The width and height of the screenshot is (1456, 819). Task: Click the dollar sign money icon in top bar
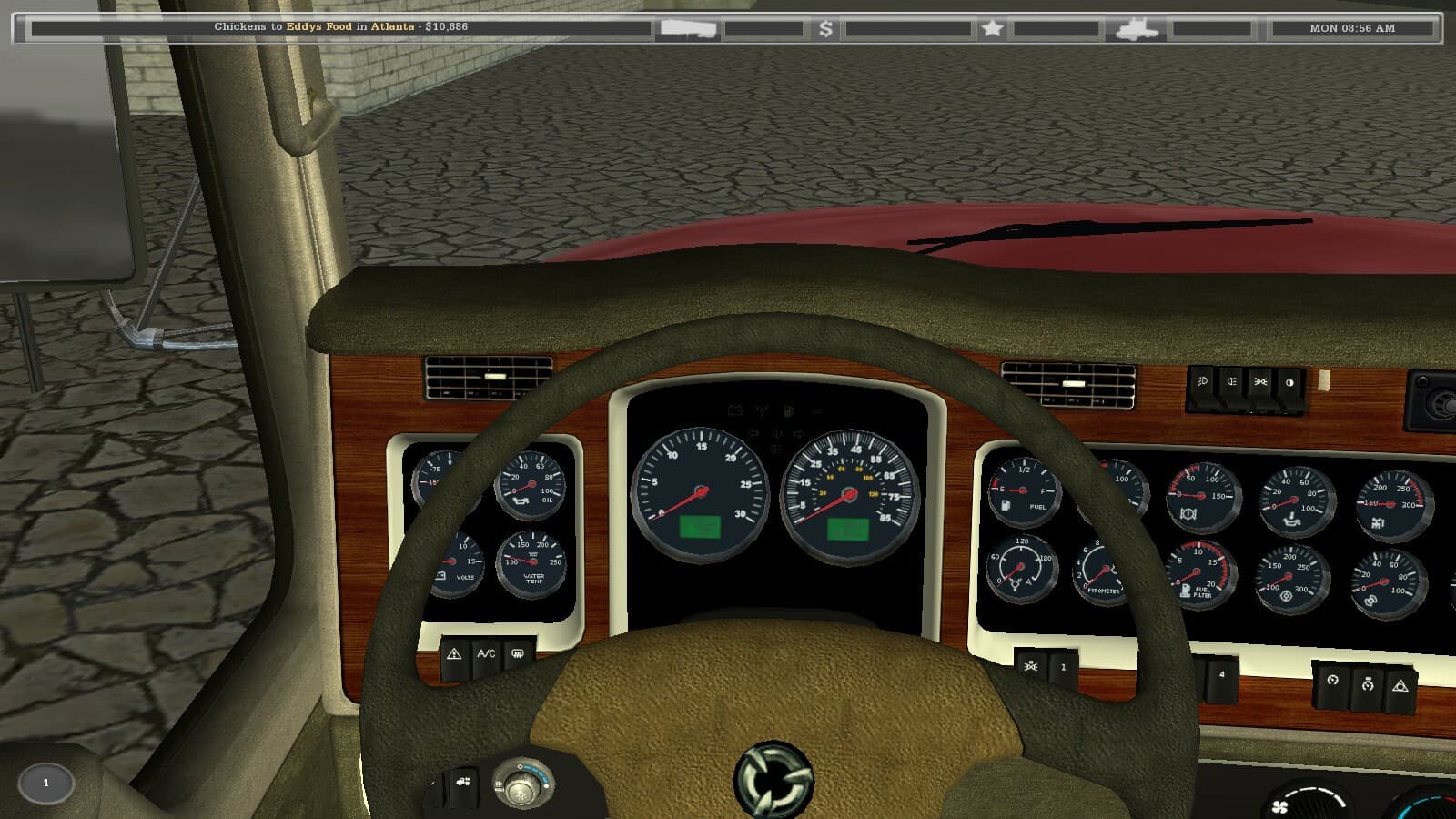(824, 30)
